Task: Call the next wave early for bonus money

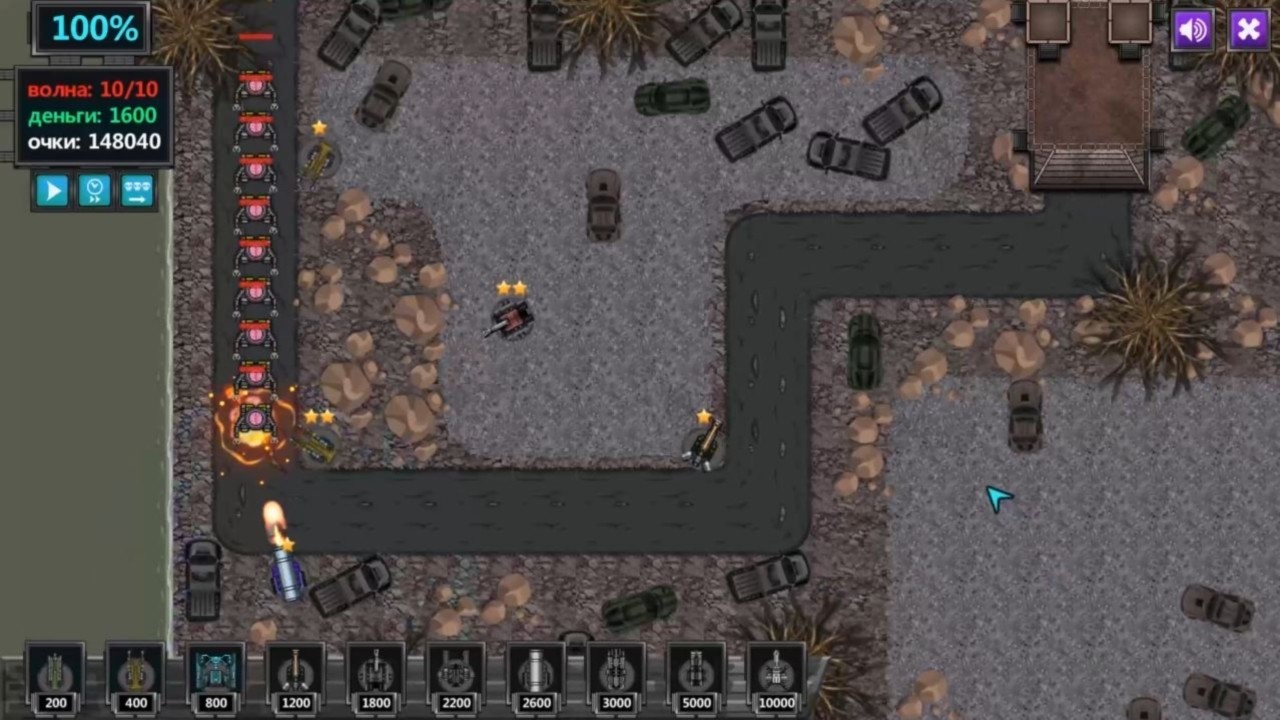Action: [137, 190]
